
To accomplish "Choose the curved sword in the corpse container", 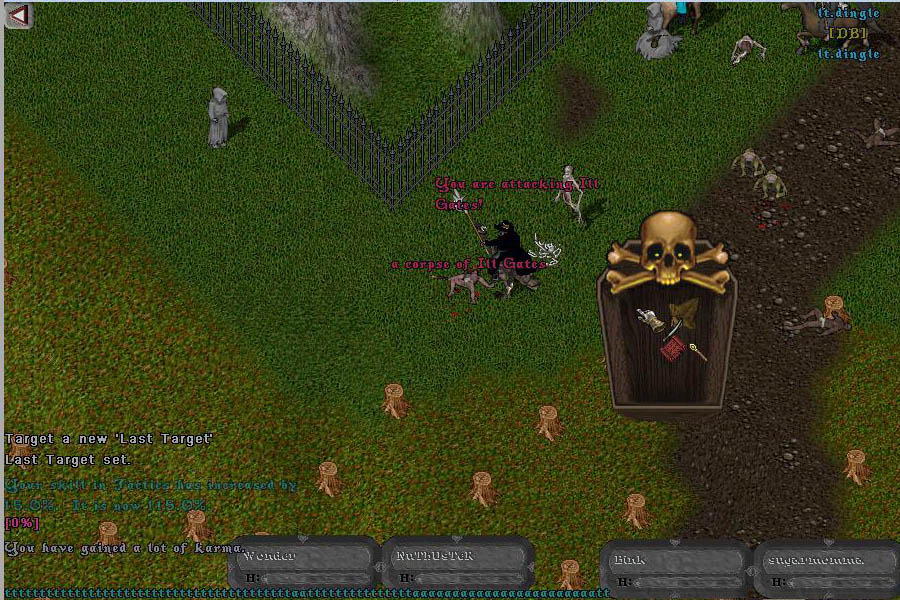I will click(672, 329).
